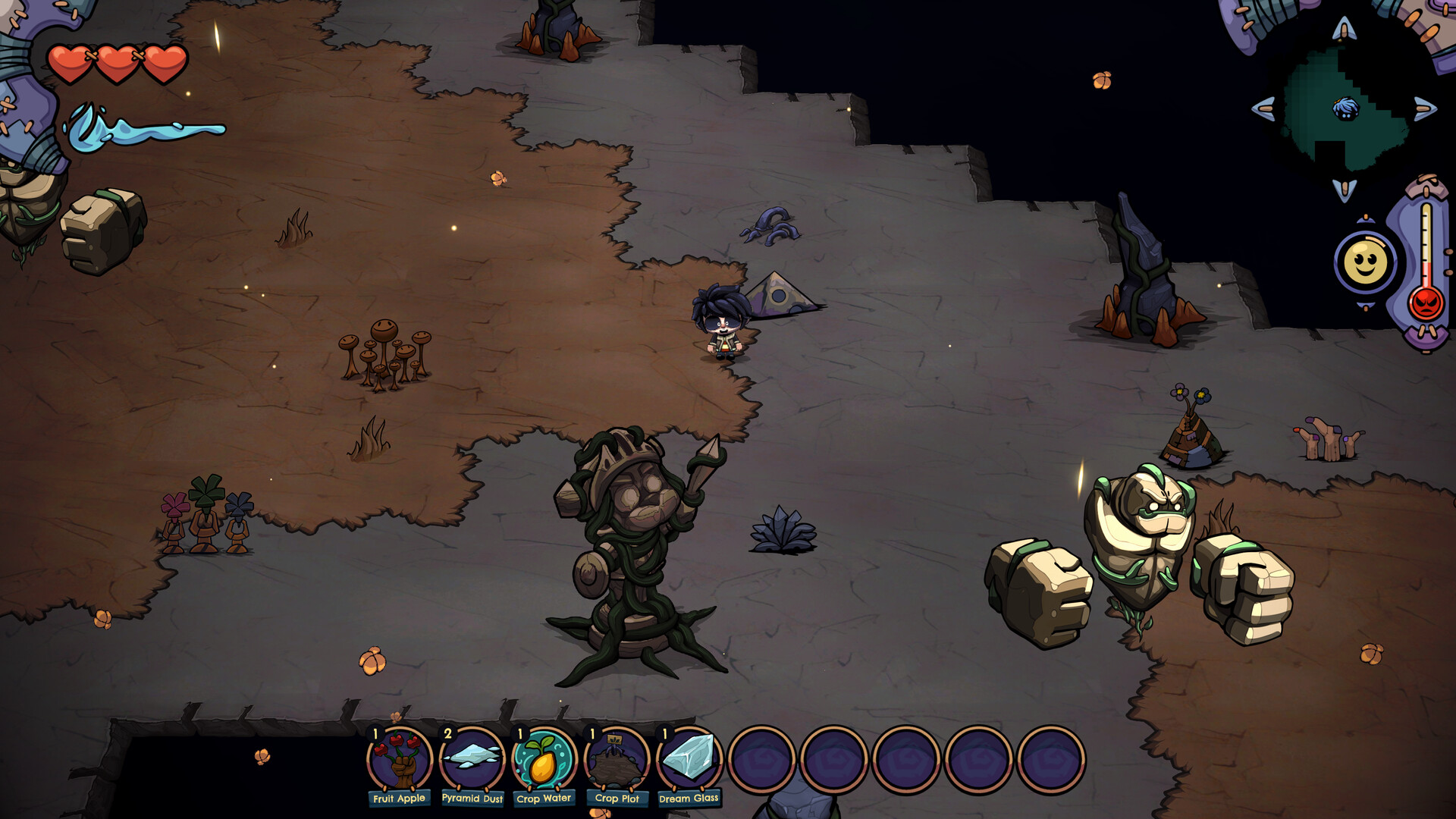Select the Dream Glass hotbar slot
The width and height of the screenshot is (1456, 819).
pyautogui.click(x=689, y=760)
